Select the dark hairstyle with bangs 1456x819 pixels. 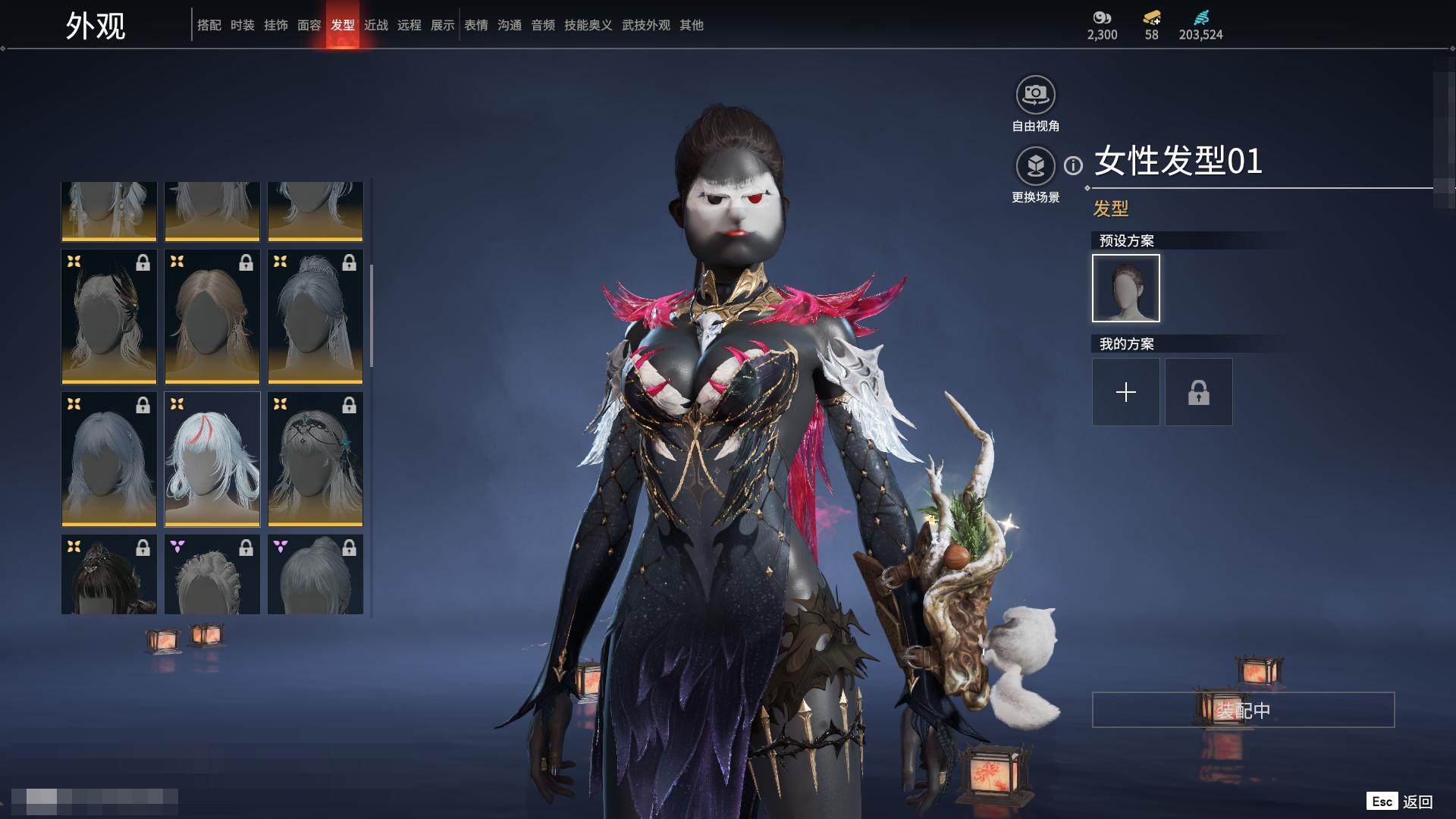click(109, 575)
